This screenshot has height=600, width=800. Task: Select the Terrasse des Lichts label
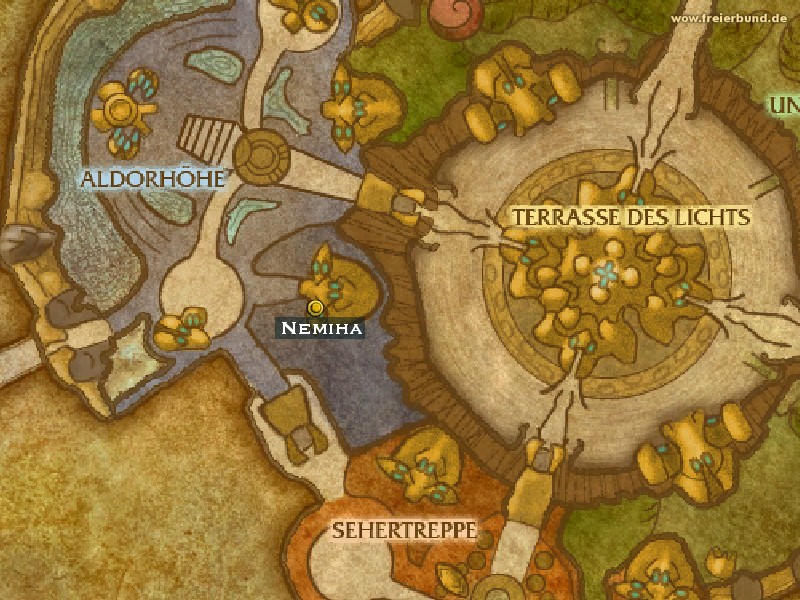(630, 216)
